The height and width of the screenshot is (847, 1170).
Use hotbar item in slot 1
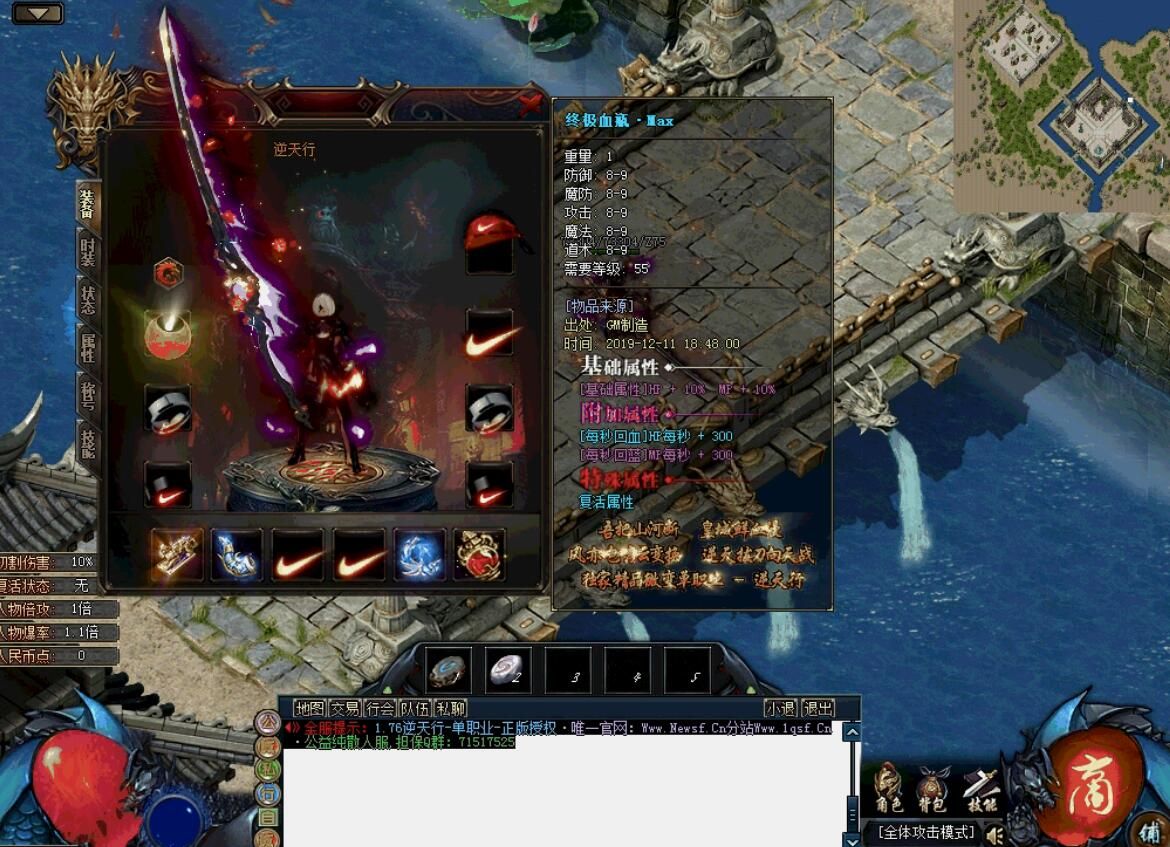point(449,669)
